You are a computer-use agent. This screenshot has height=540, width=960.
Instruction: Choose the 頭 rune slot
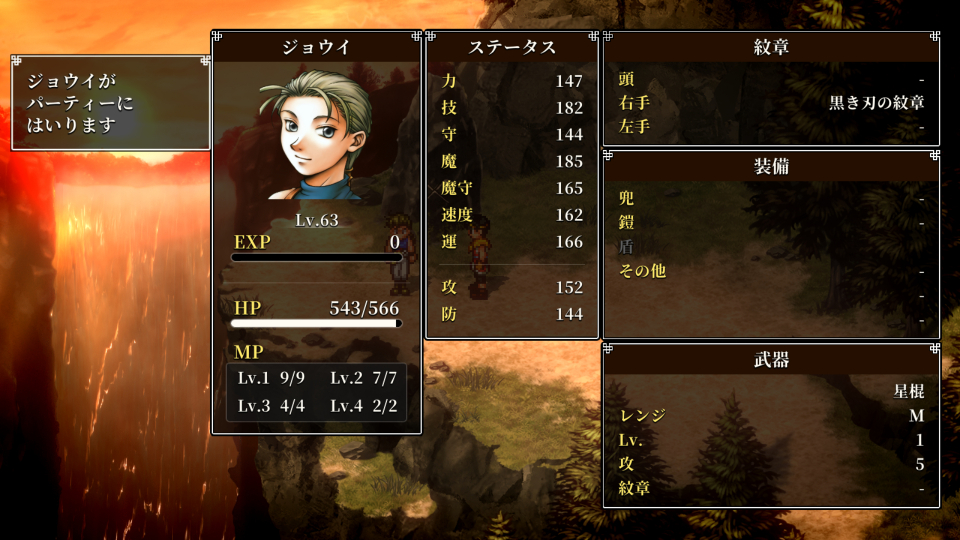771,79
